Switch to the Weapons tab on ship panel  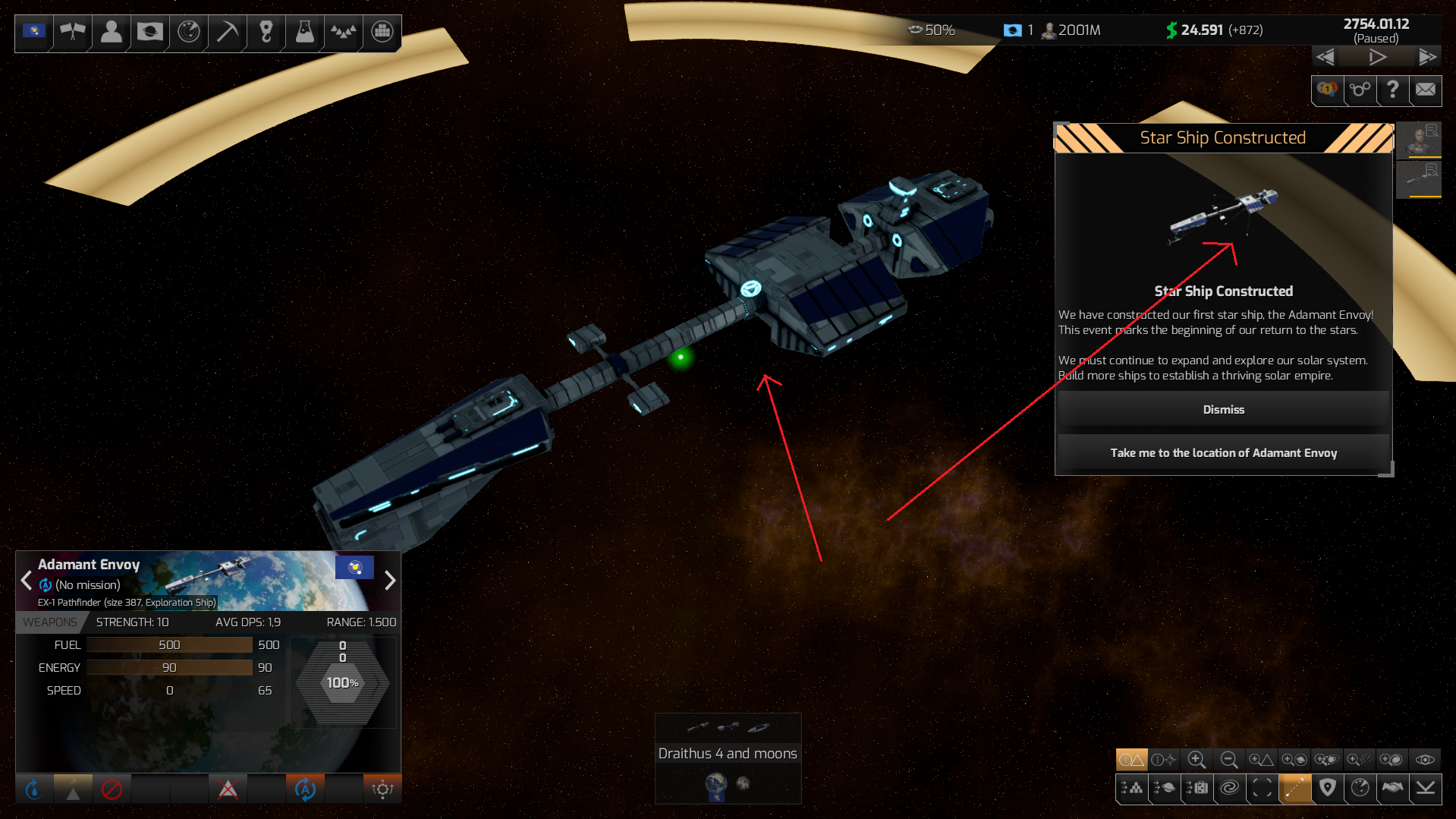pyautogui.click(x=50, y=622)
